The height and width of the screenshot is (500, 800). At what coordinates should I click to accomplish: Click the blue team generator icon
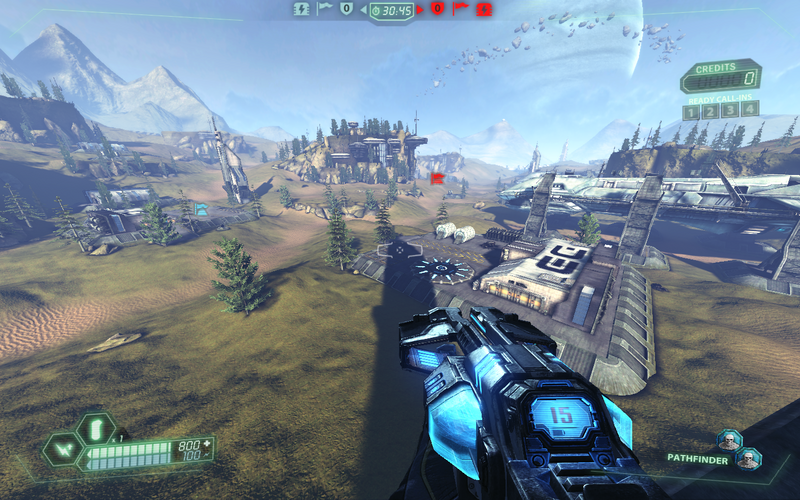point(301,9)
